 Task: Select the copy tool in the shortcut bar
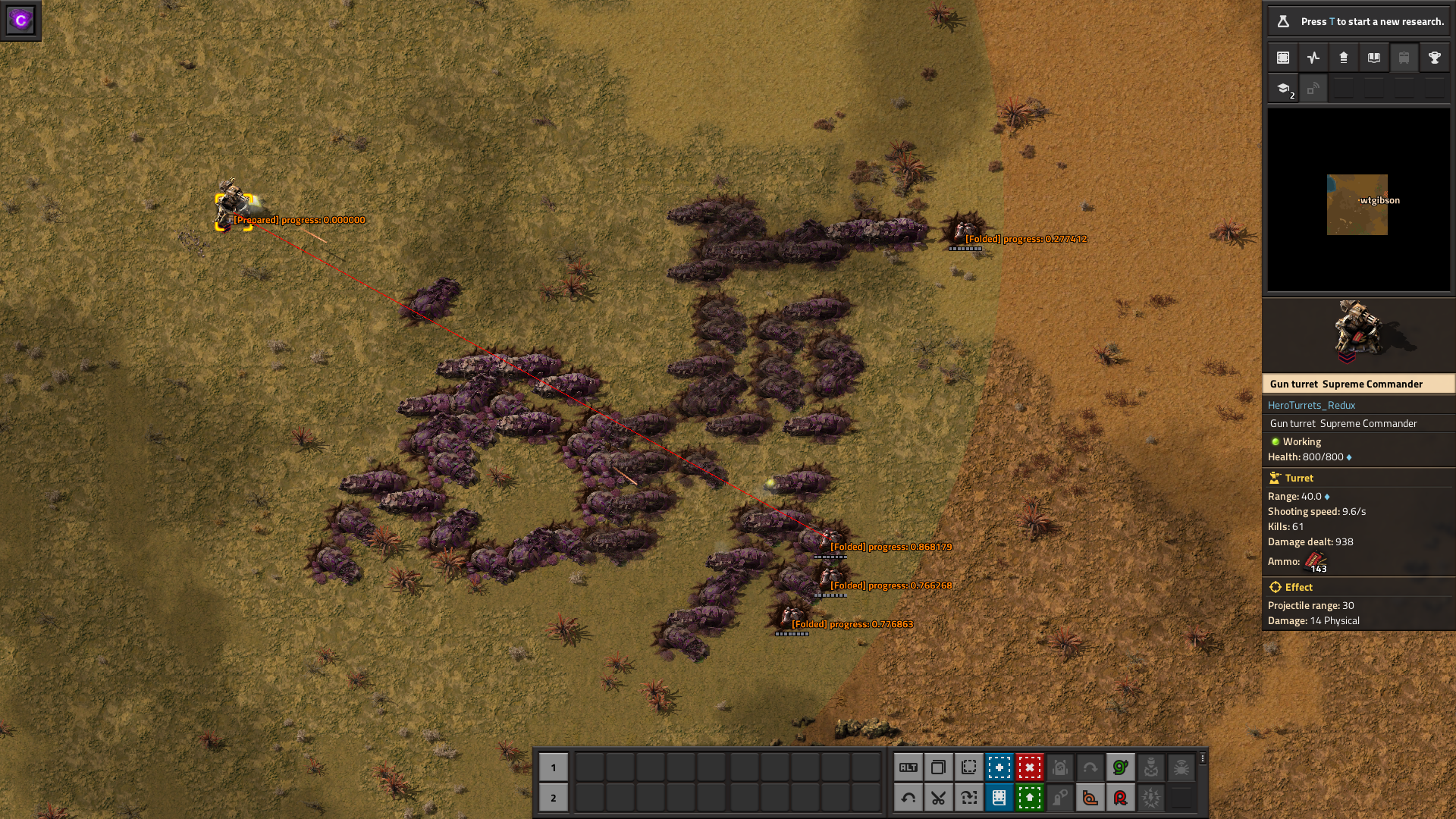(x=939, y=767)
